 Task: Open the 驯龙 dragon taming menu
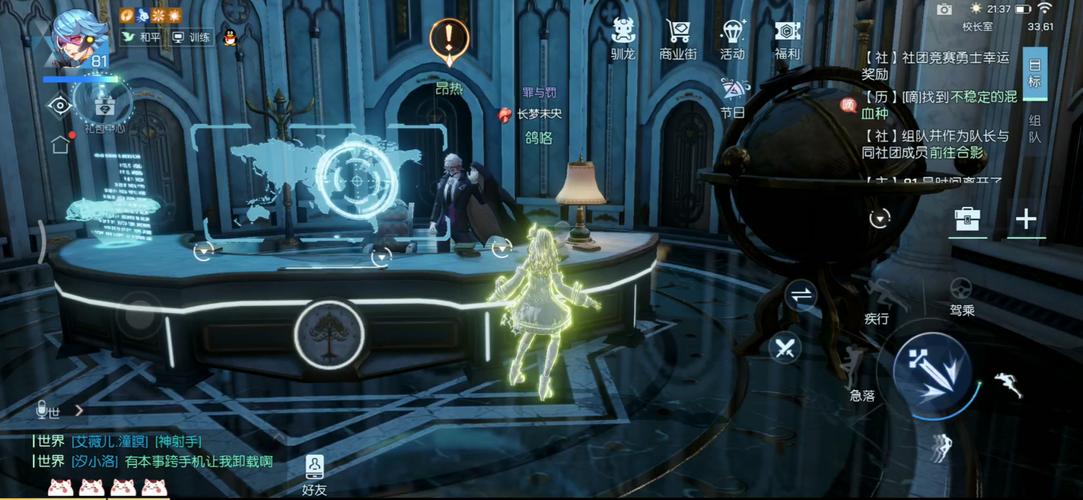[623, 38]
